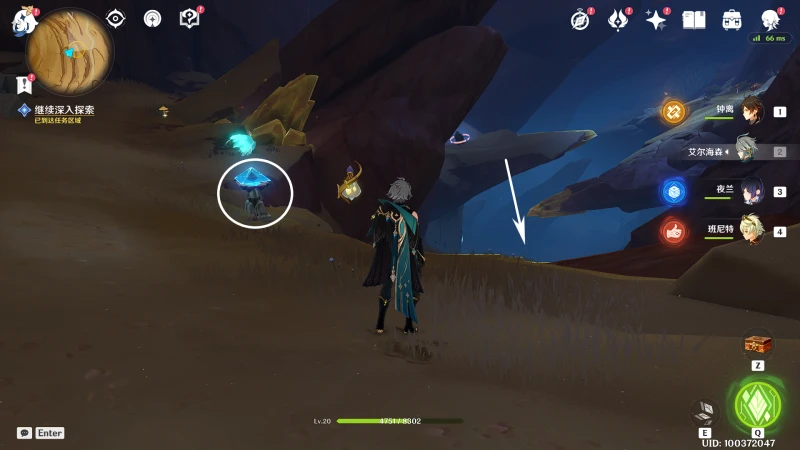800x450 pixels.
Task: Open the chat box icon
Action: tap(24, 433)
